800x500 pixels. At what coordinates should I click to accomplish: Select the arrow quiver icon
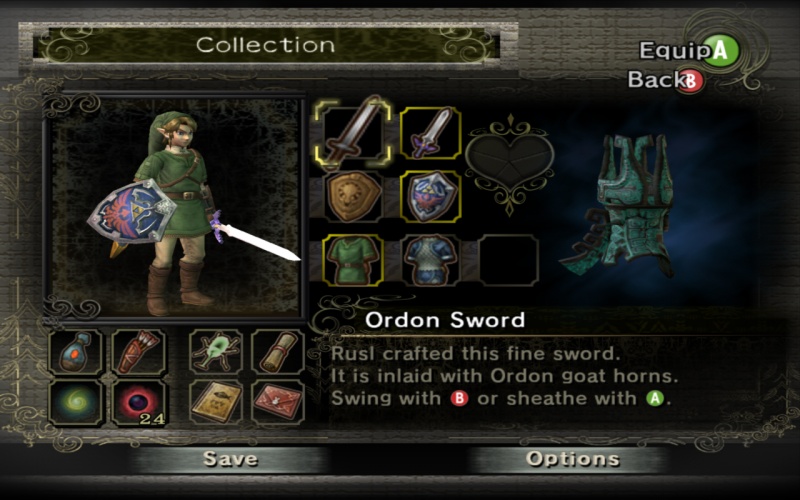pos(138,352)
